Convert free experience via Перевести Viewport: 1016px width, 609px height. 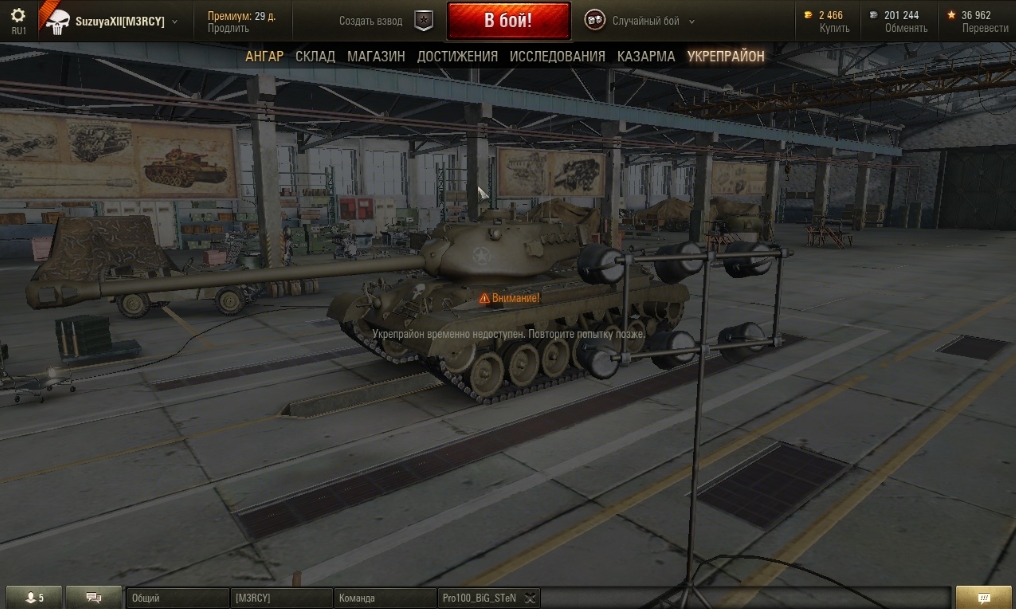984,29
